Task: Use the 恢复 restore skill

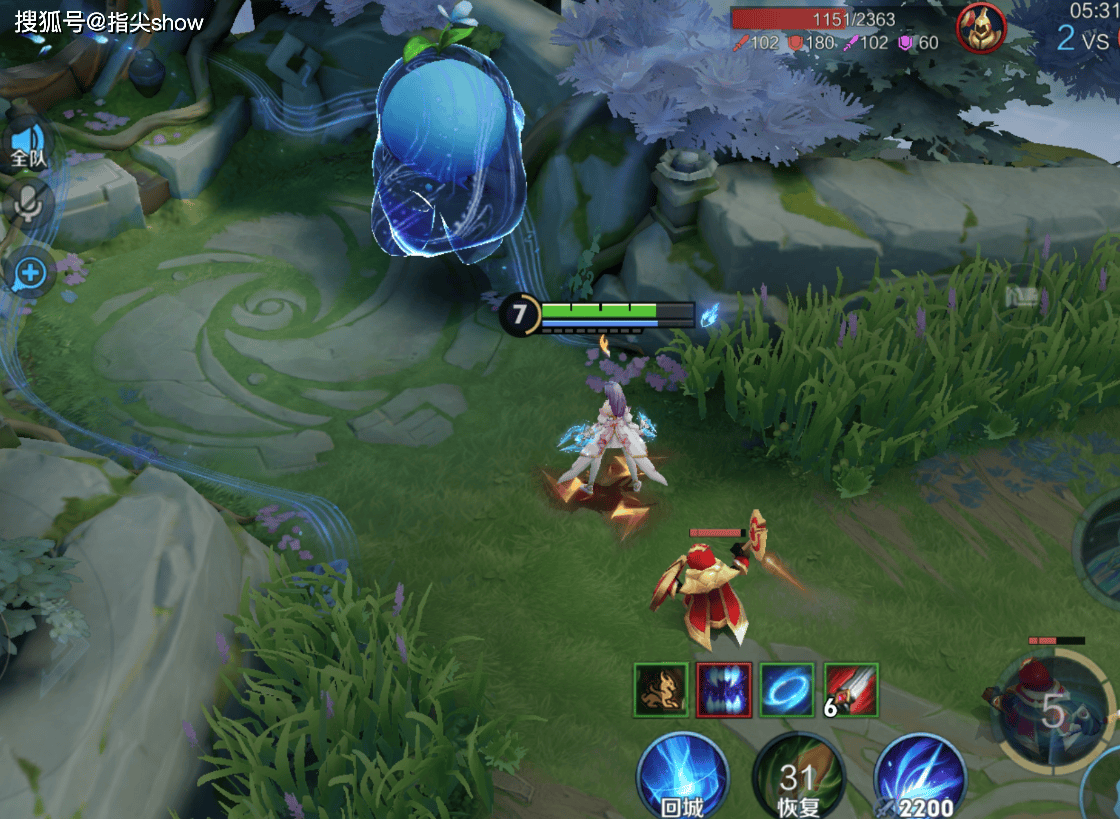Action: (x=797, y=777)
